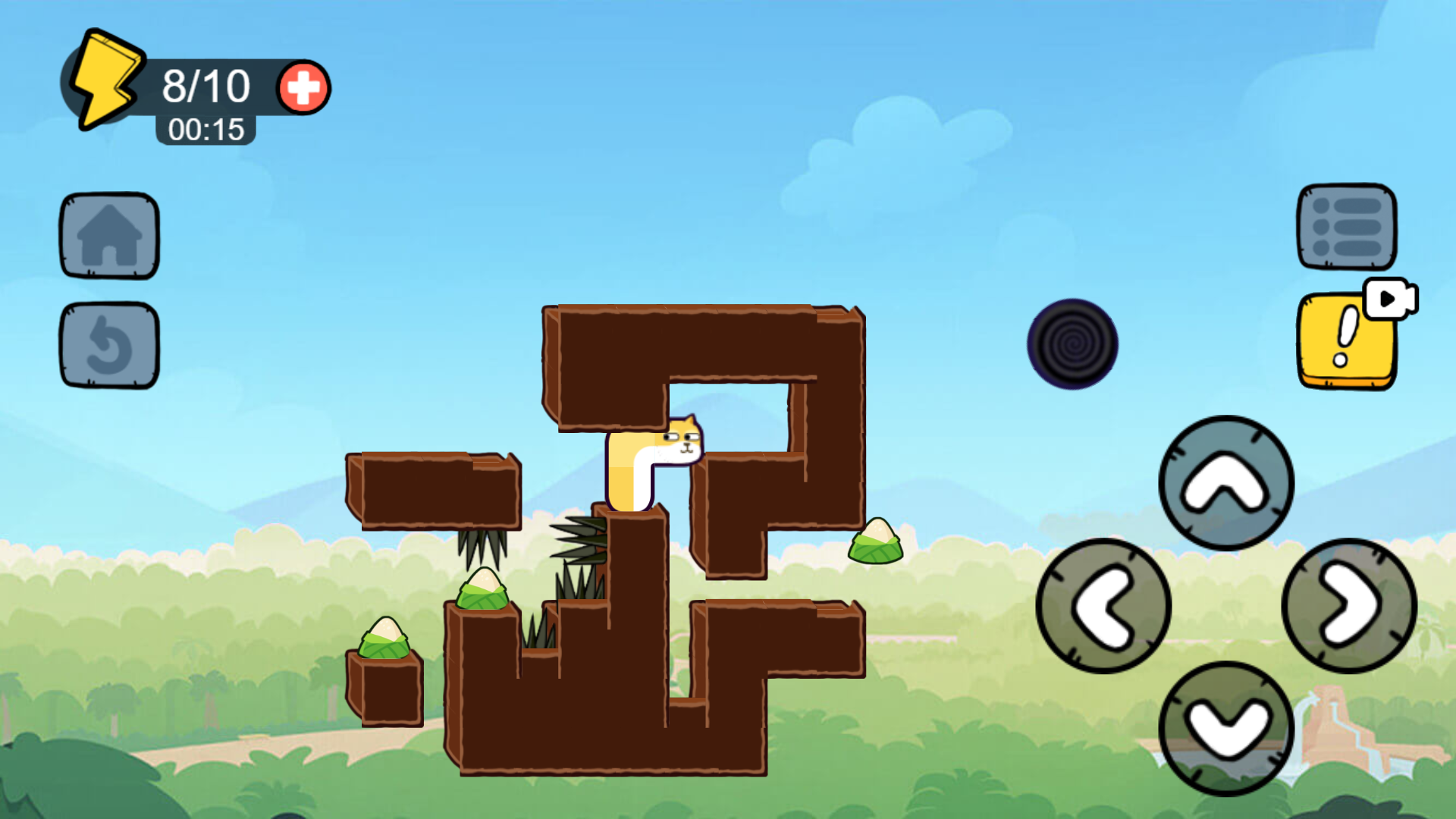This screenshot has height=819, width=1456.
Task: Tap the dark swirl portal icon
Action: point(1073,343)
